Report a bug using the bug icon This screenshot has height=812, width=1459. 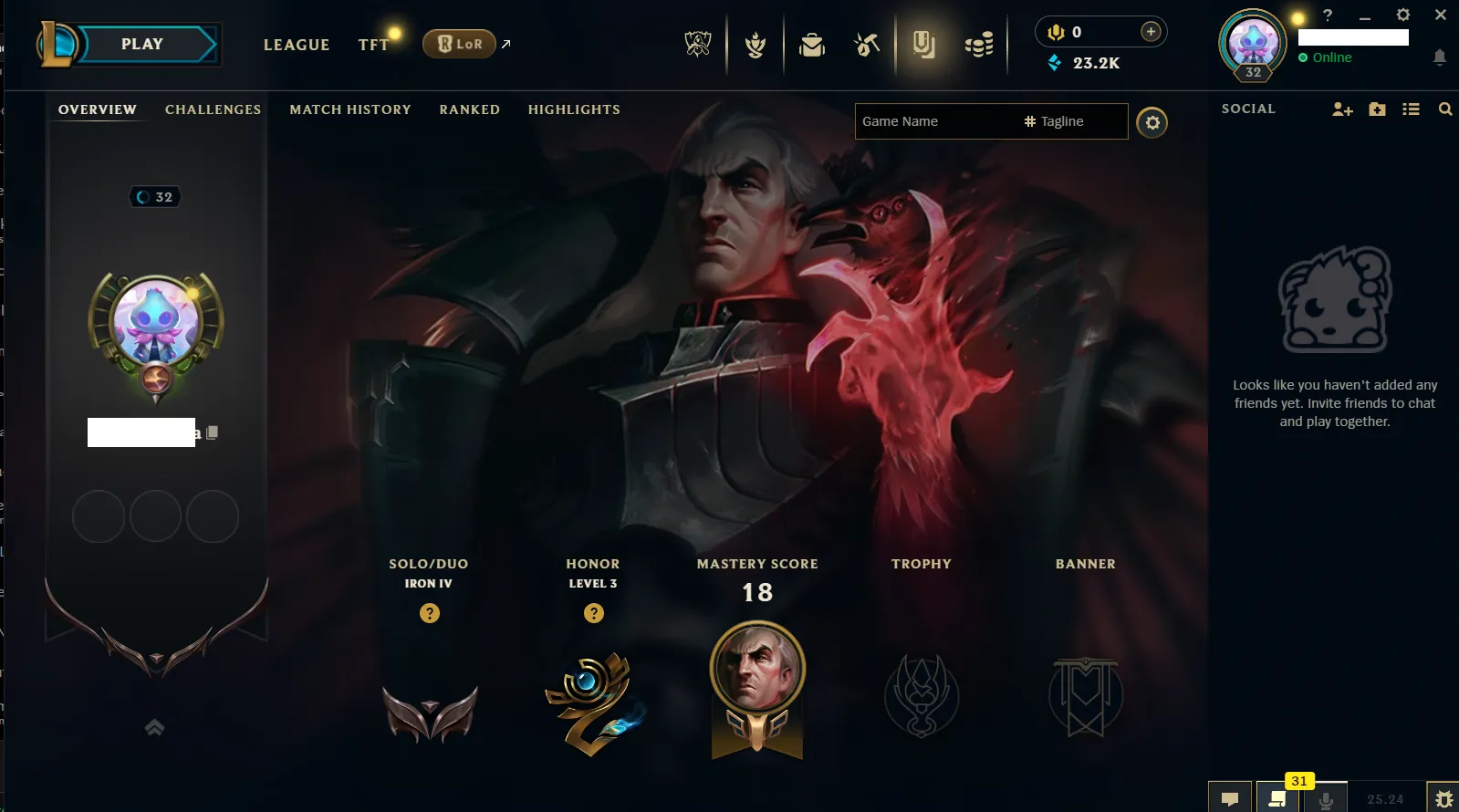(x=1446, y=796)
